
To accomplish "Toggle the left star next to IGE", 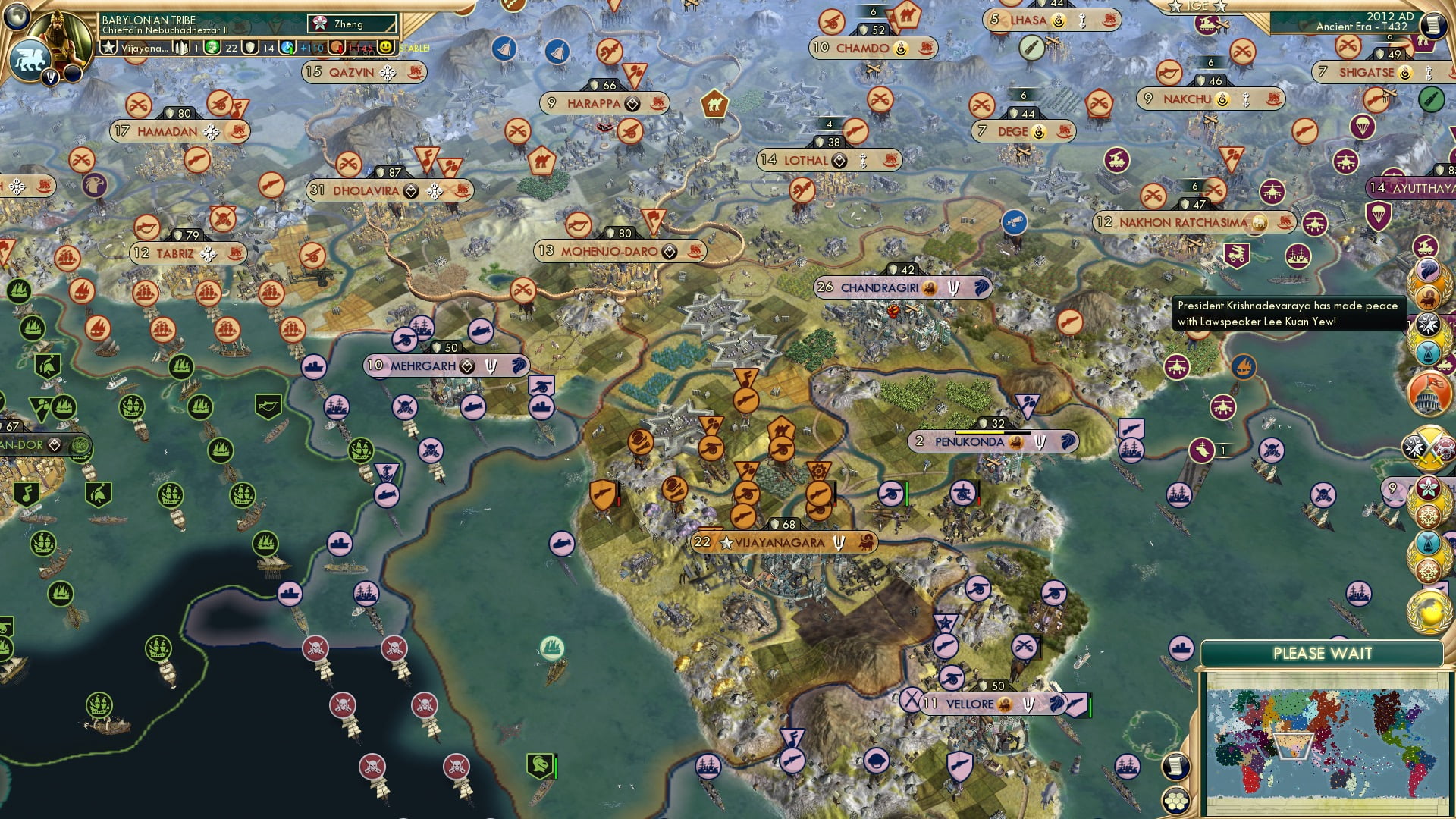I will (1175, 7).
